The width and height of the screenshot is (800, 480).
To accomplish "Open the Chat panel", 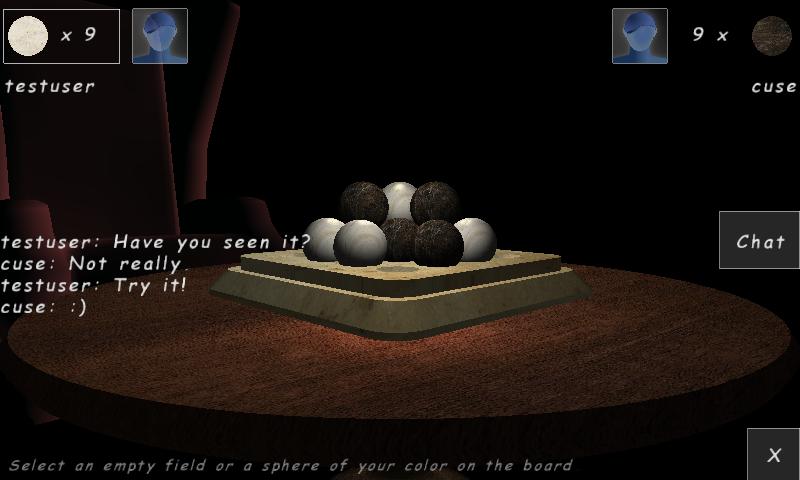I will pos(759,241).
